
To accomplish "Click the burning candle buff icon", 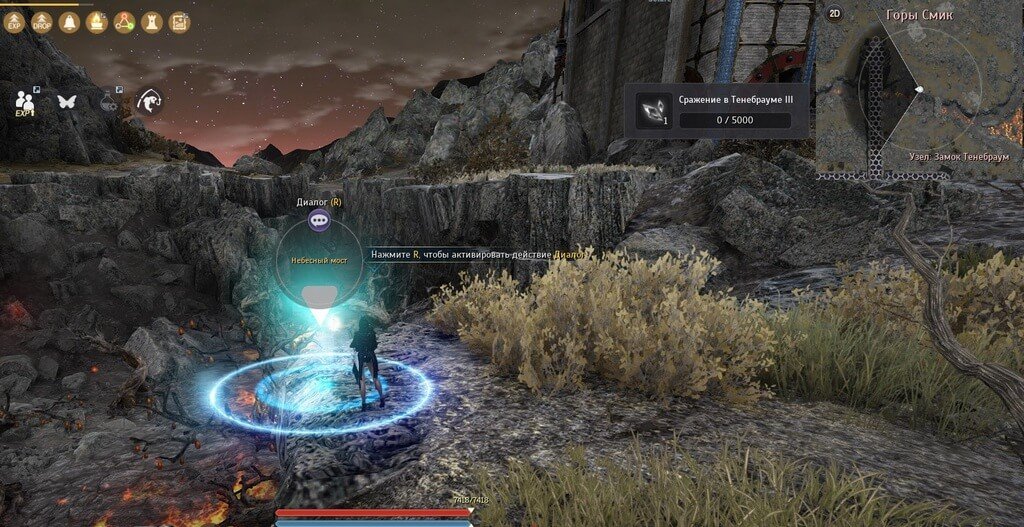I will coord(97,22).
